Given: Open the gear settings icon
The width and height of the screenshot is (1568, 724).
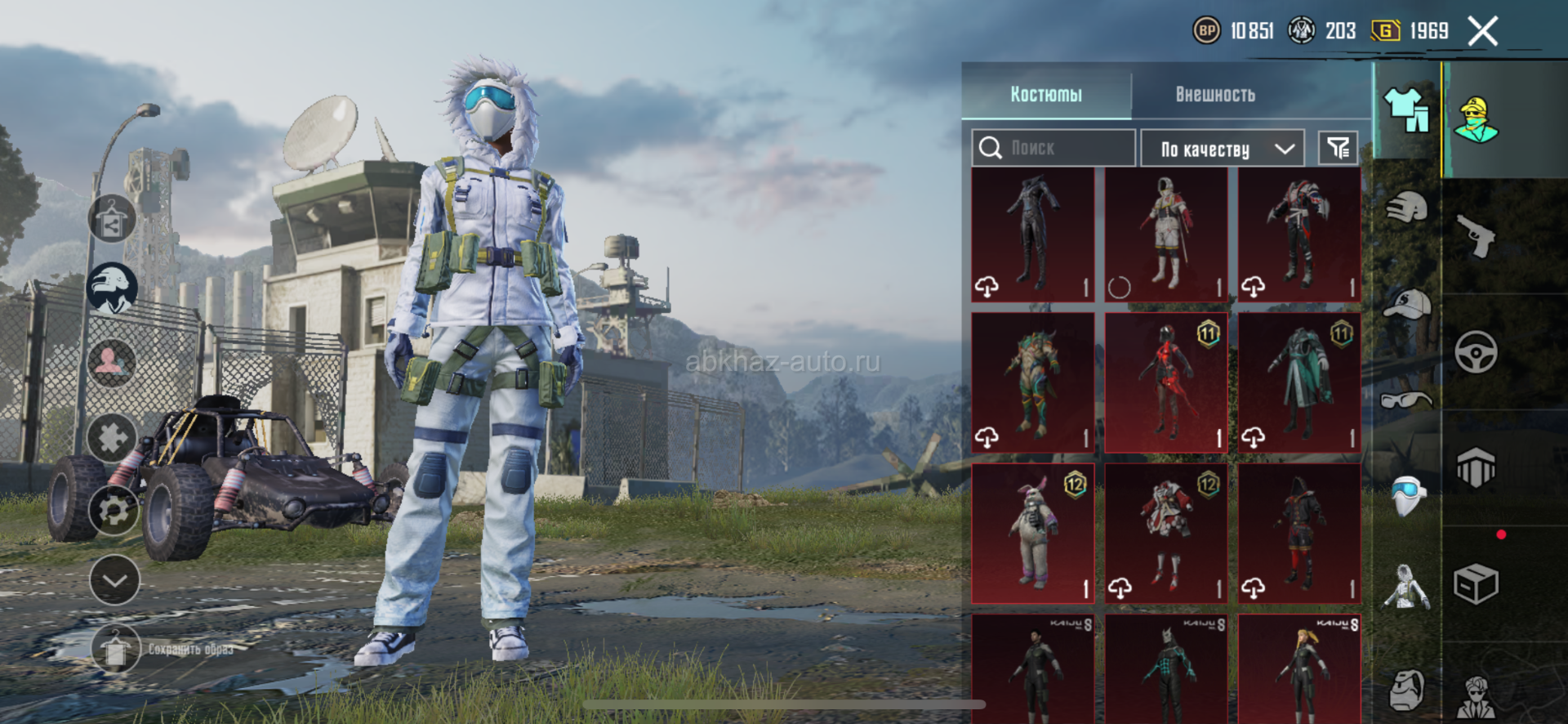Looking at the screenshot, I should 114,510.
